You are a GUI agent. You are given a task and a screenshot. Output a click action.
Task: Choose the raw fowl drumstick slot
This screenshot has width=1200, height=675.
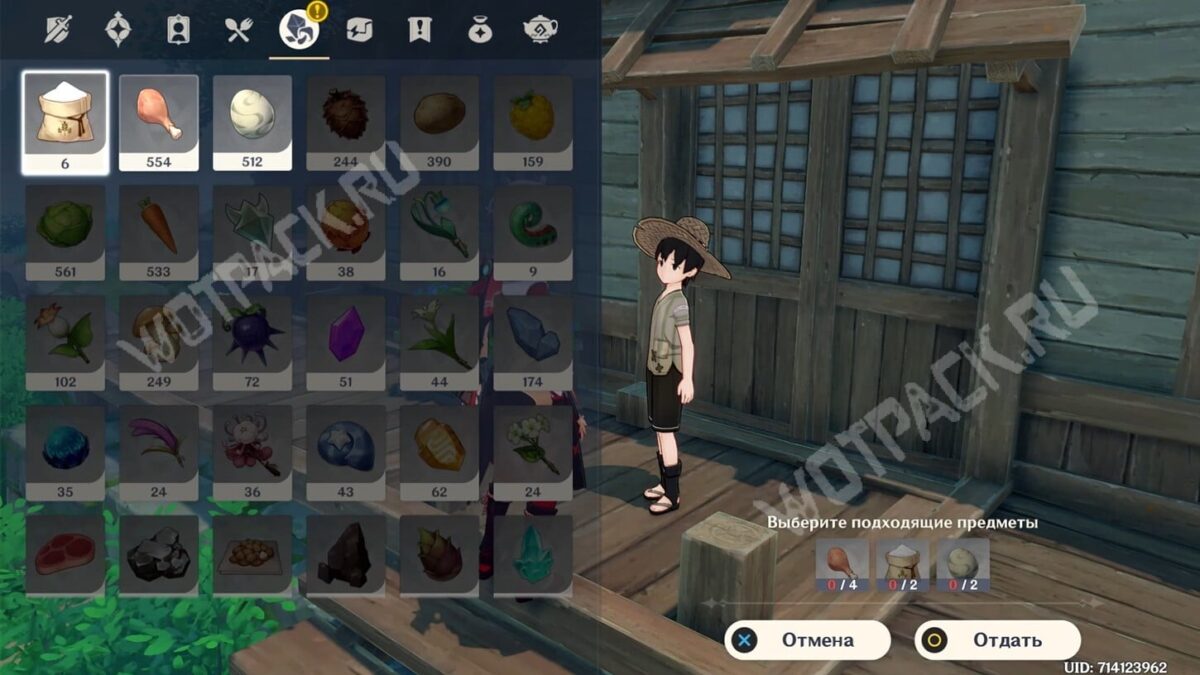[158, 122]
